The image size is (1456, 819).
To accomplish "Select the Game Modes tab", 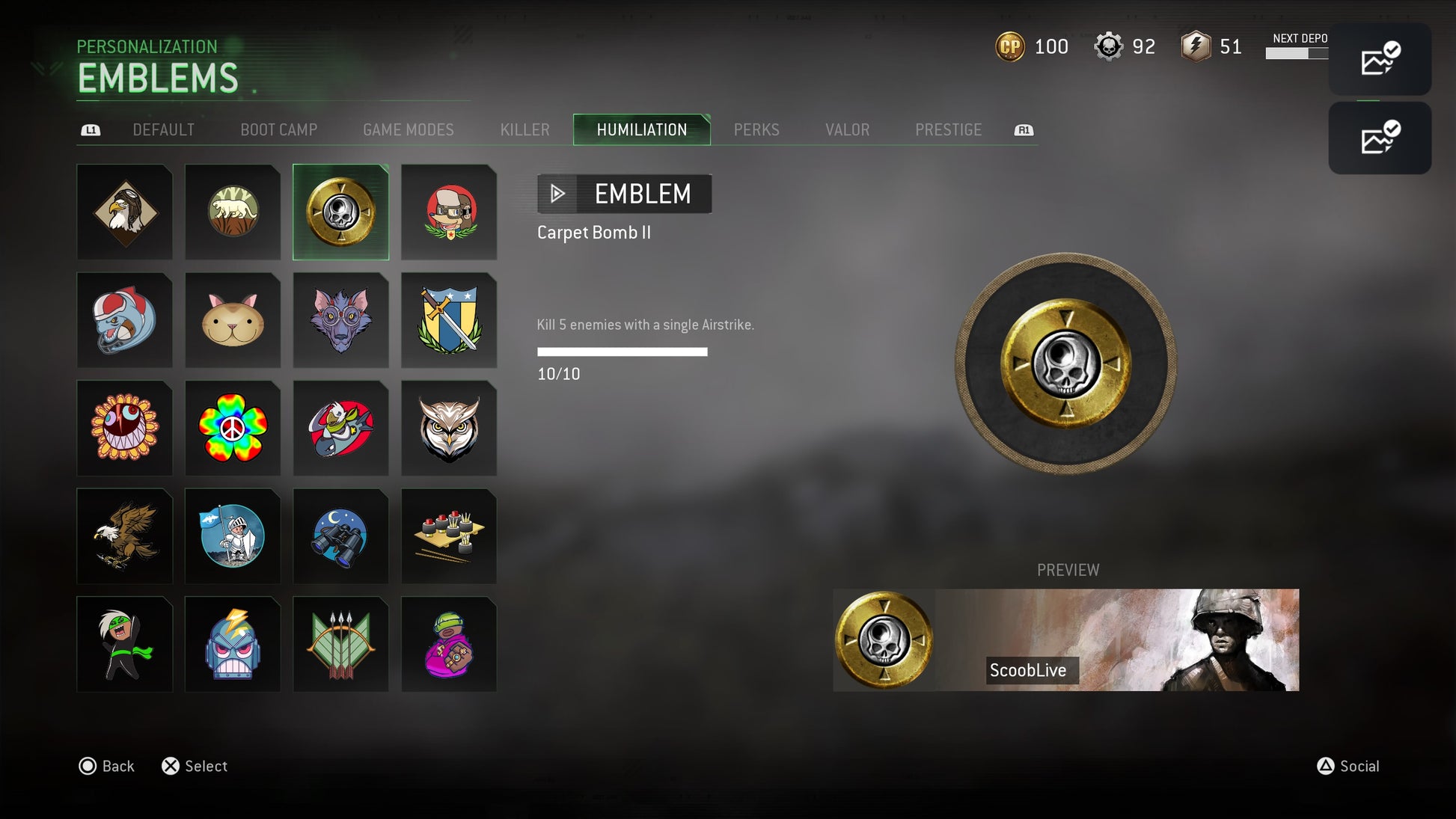I will pyautogui.click(x=408, y=130).
